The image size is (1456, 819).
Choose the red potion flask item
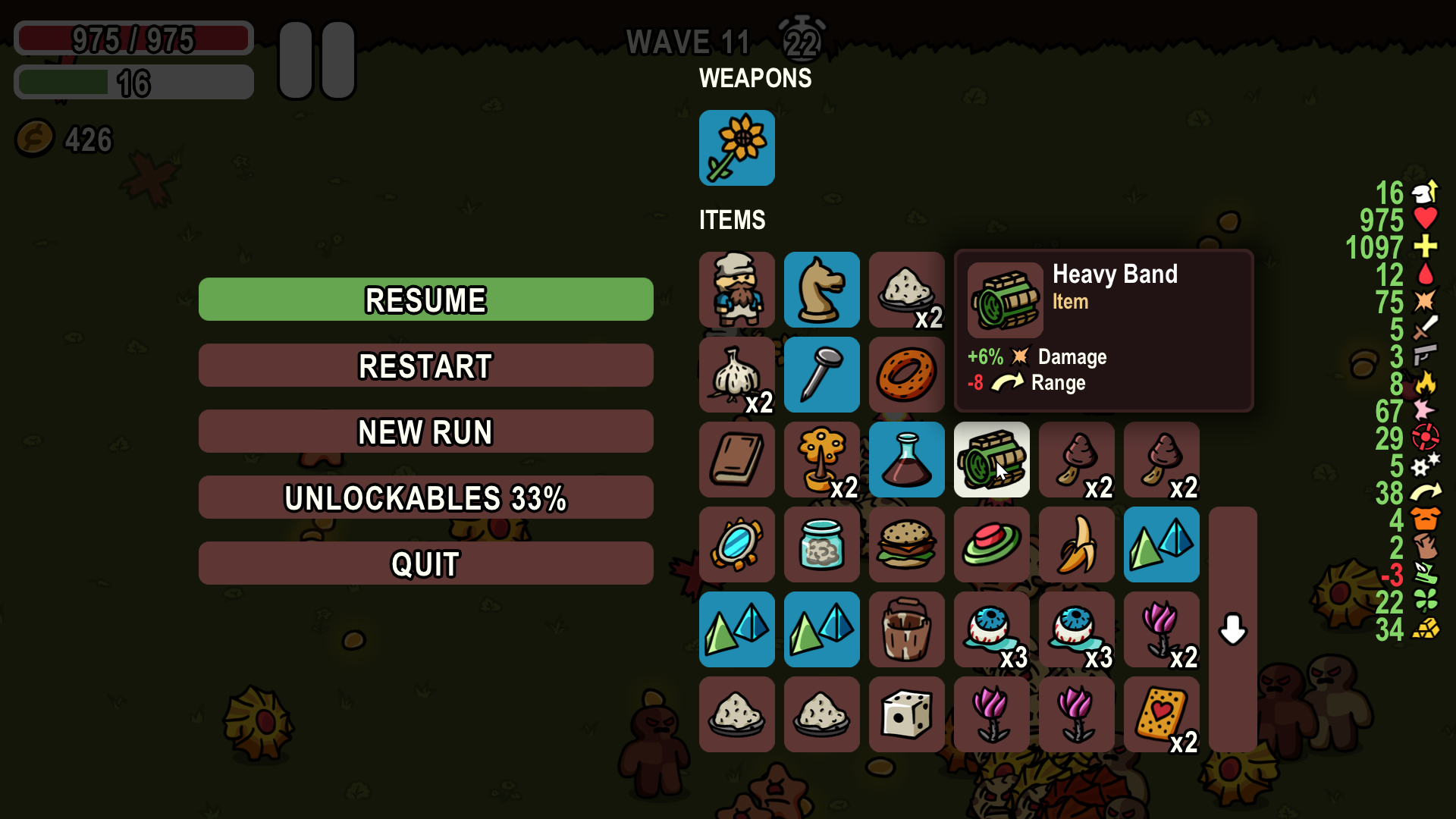[x=906, y=460]
